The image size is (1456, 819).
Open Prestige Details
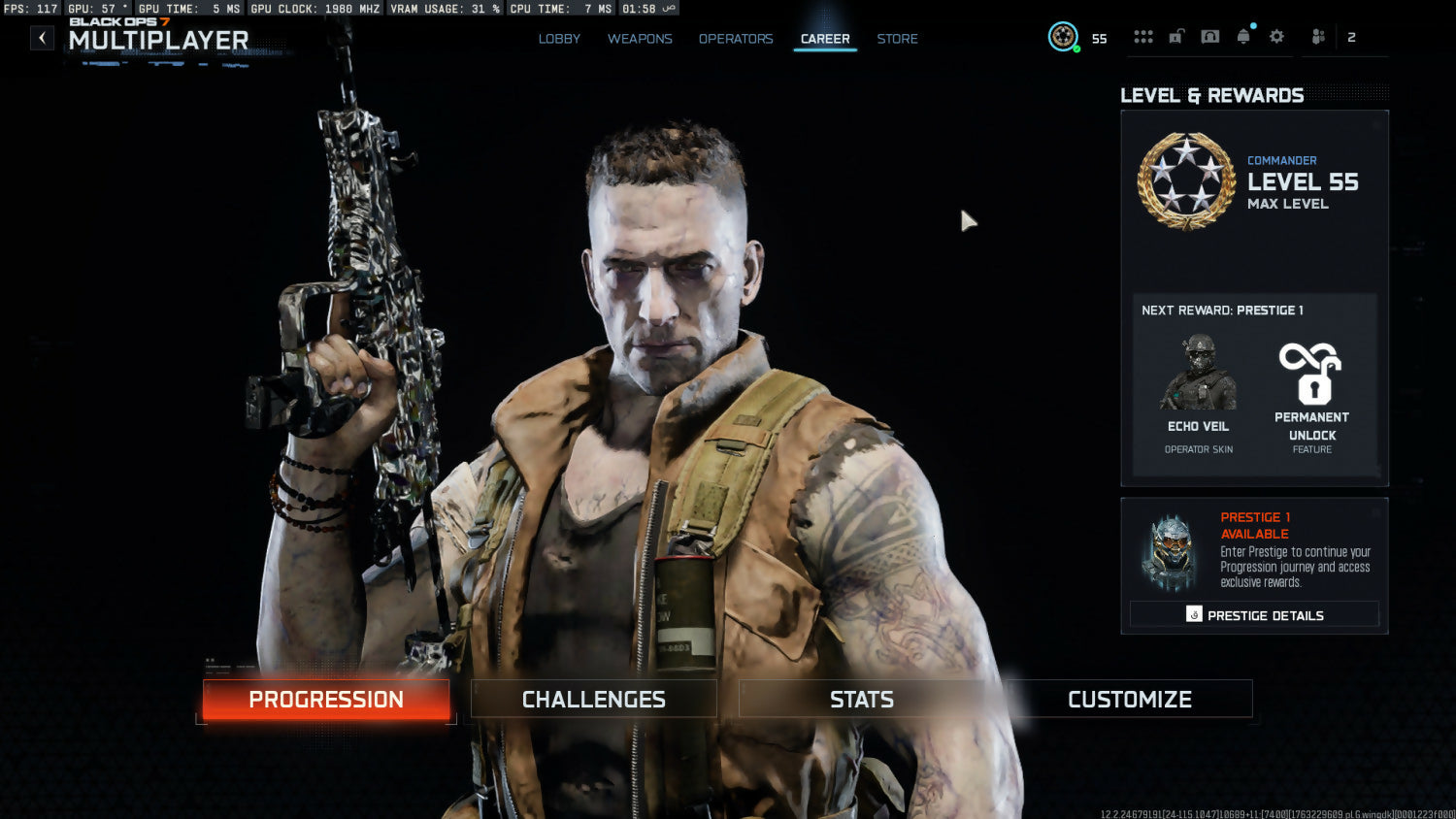1254,615
